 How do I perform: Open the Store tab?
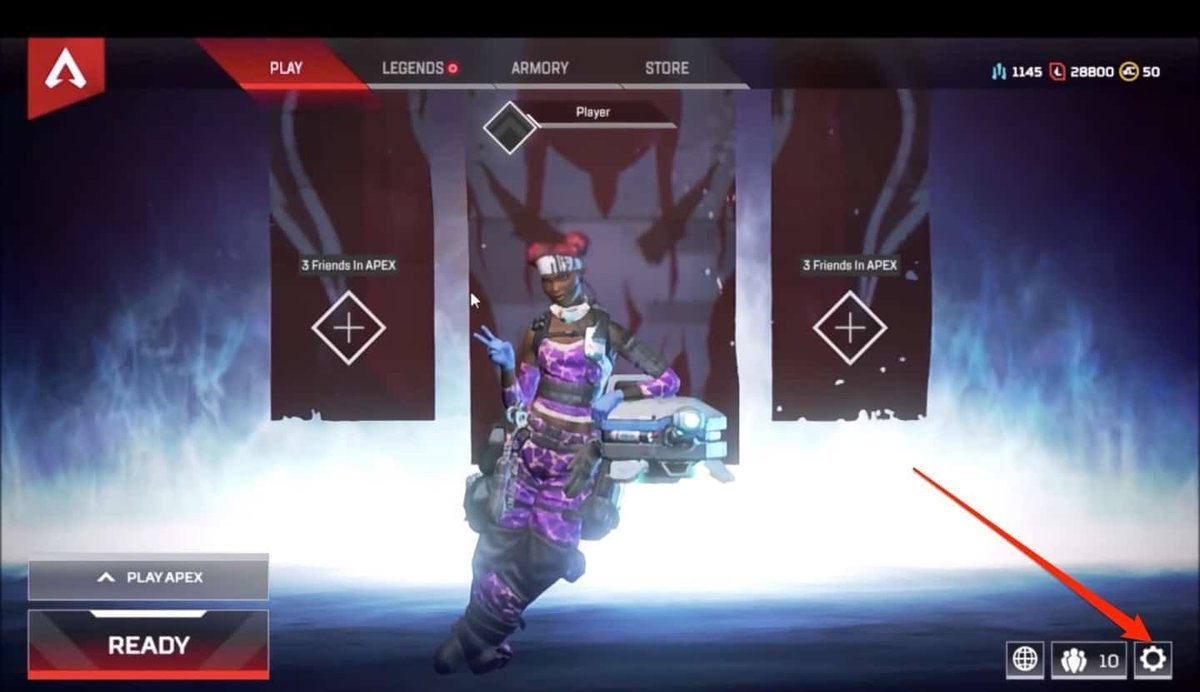[x=666, y=68]
